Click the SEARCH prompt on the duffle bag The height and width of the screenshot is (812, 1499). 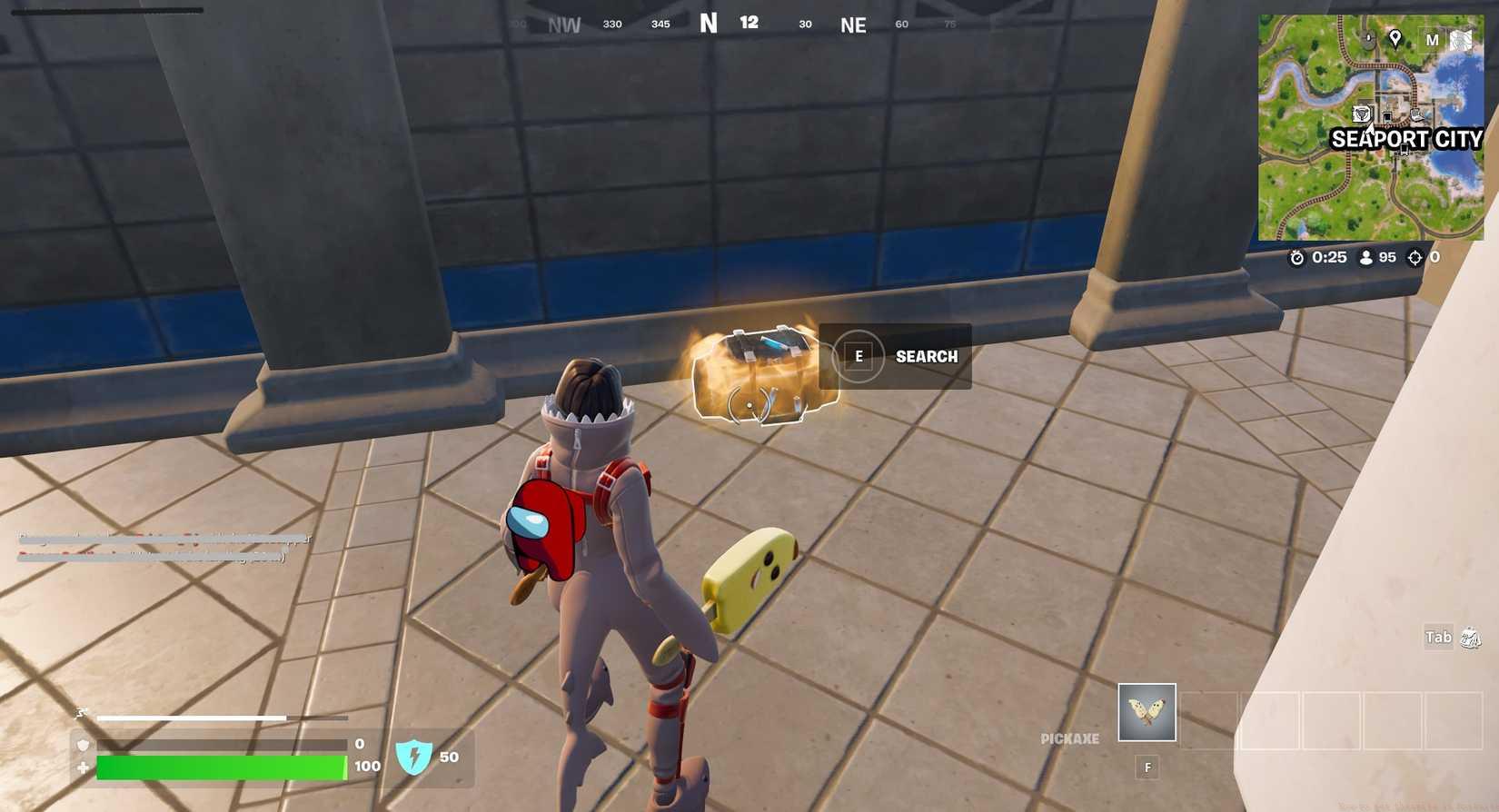click(926, 356)
